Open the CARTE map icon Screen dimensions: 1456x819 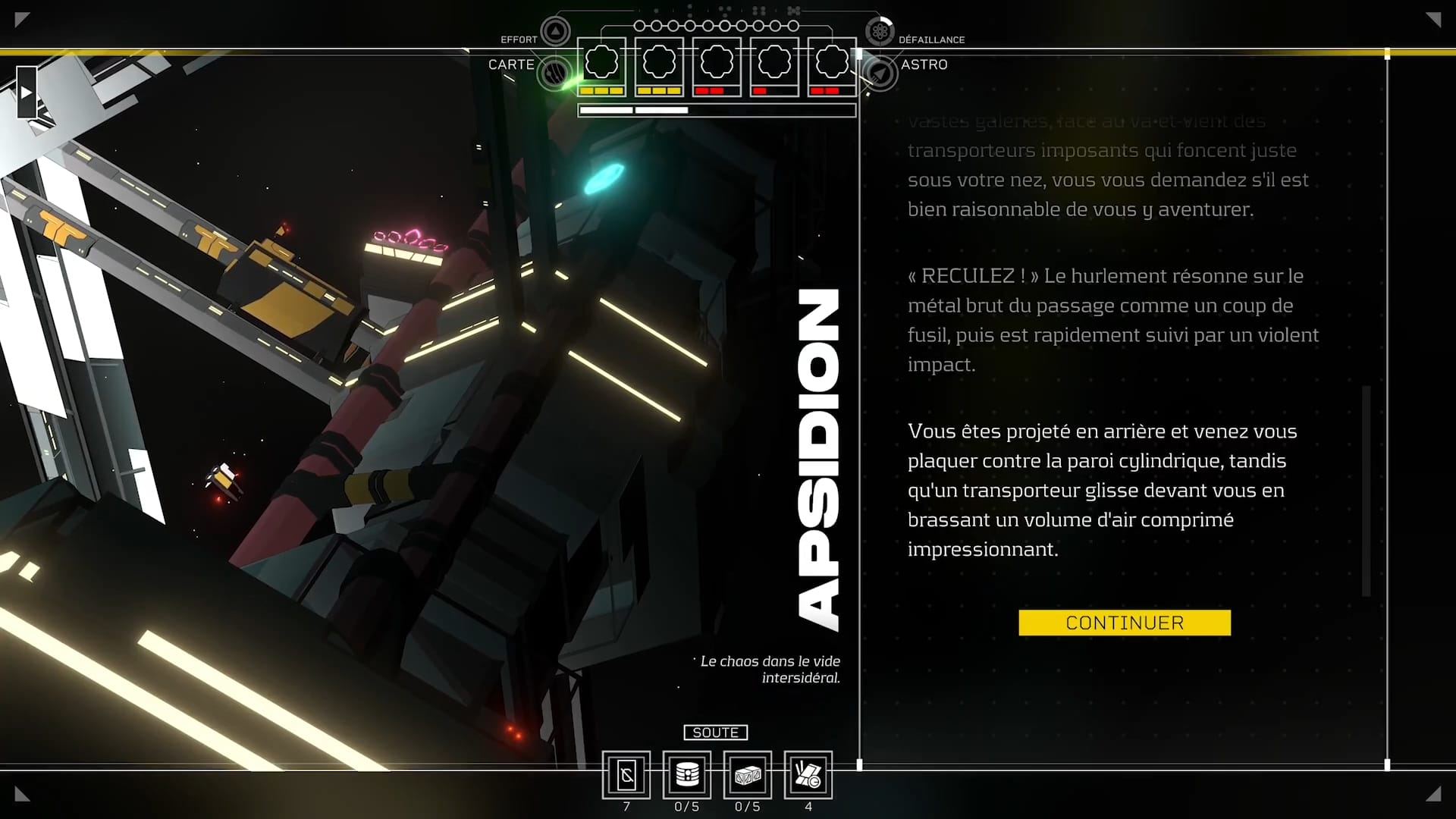(x=554, y=73)
